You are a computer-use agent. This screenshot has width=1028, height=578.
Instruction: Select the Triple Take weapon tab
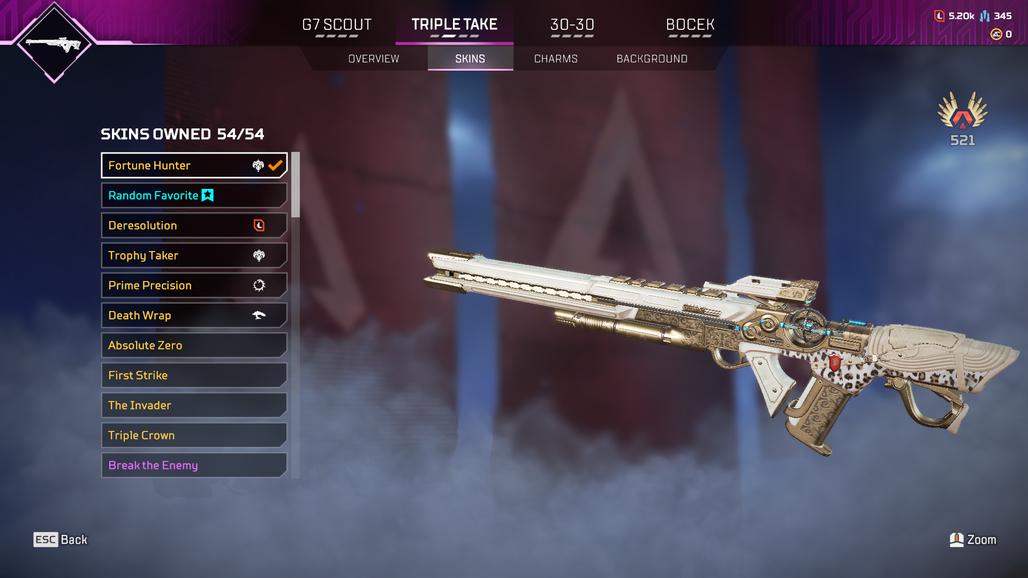pyautogui.click(x=454, y=25)
